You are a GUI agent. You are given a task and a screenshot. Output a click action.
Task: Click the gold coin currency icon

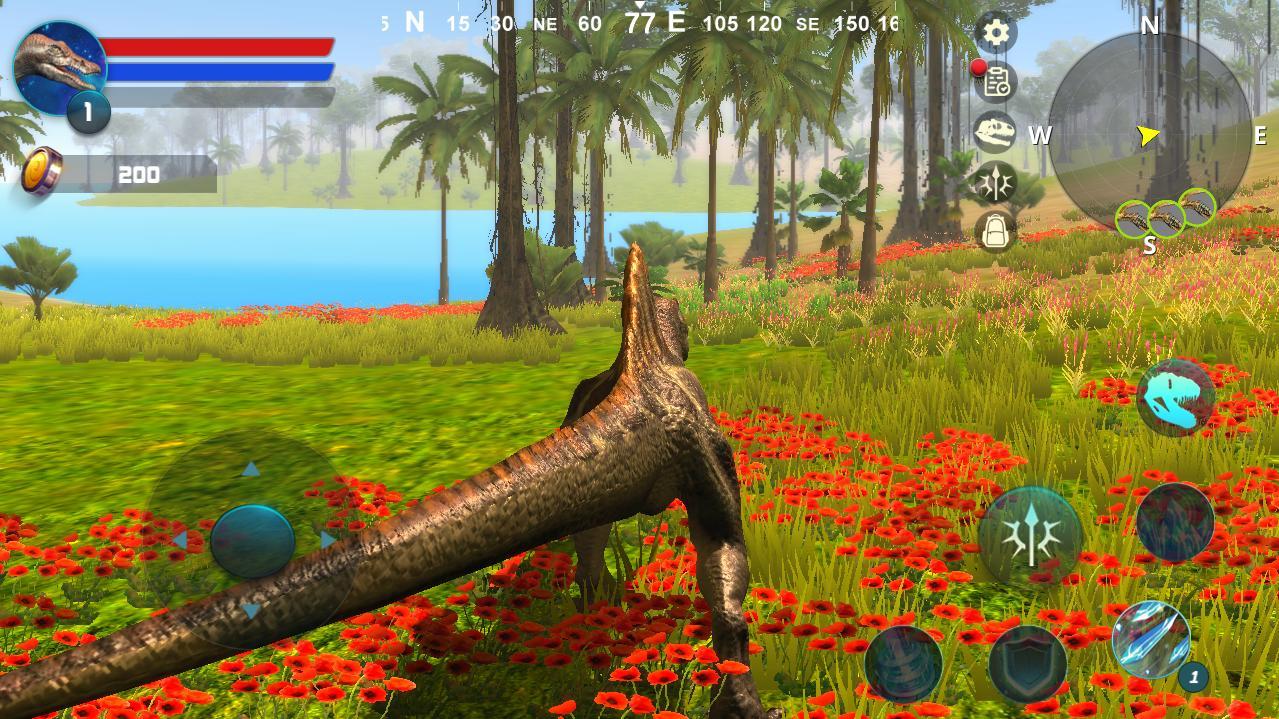(43, 171)
